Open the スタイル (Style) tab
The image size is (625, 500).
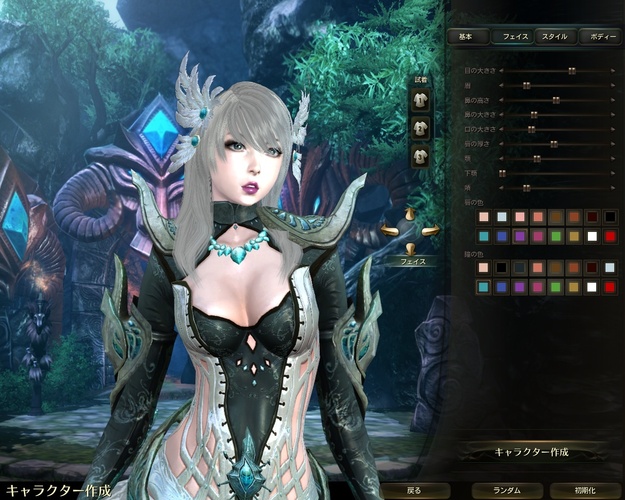[x=554, y=36]
